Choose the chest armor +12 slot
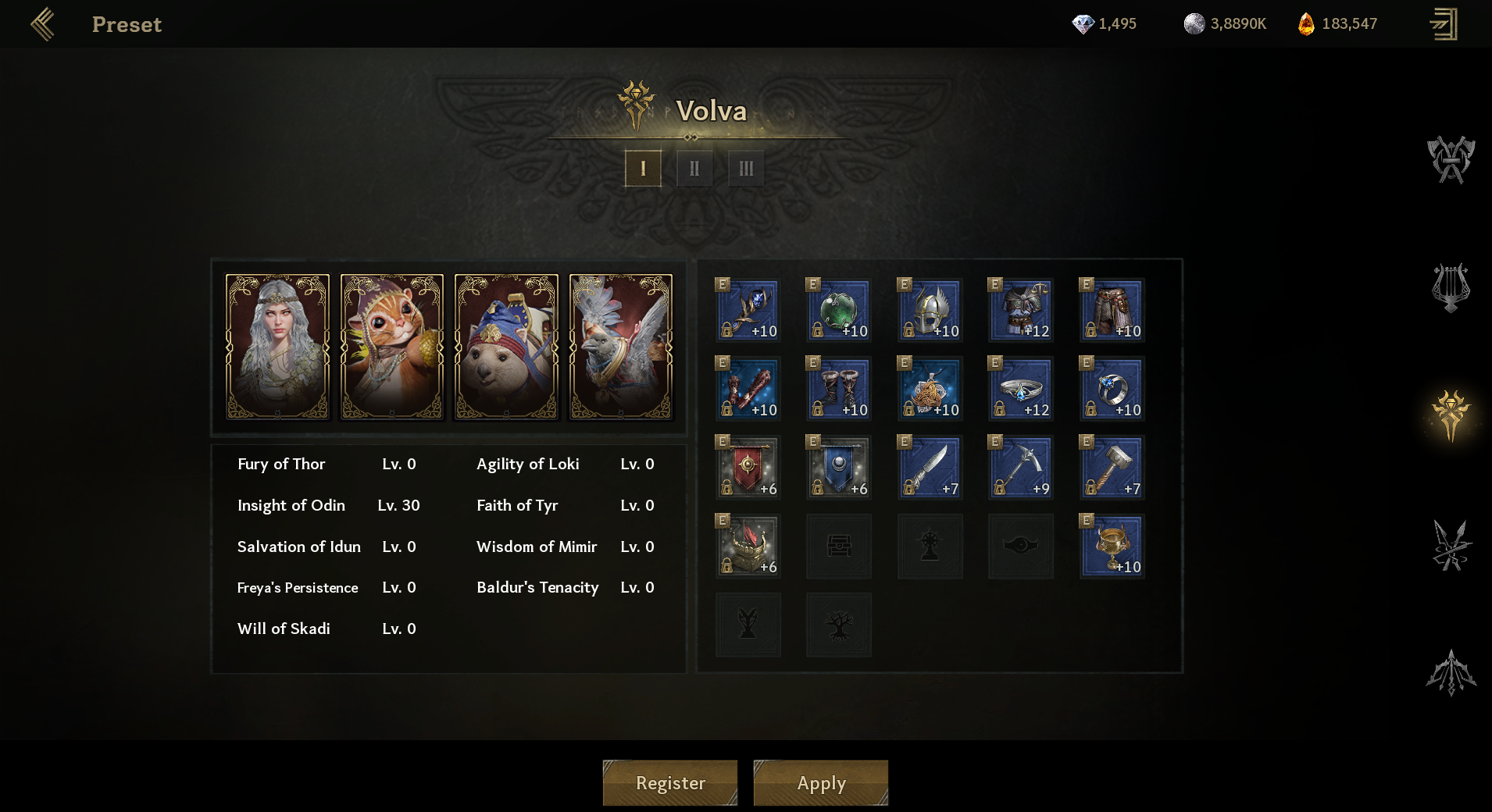This screenshot has height=812, width=1492. click(x=1021, y=311)
